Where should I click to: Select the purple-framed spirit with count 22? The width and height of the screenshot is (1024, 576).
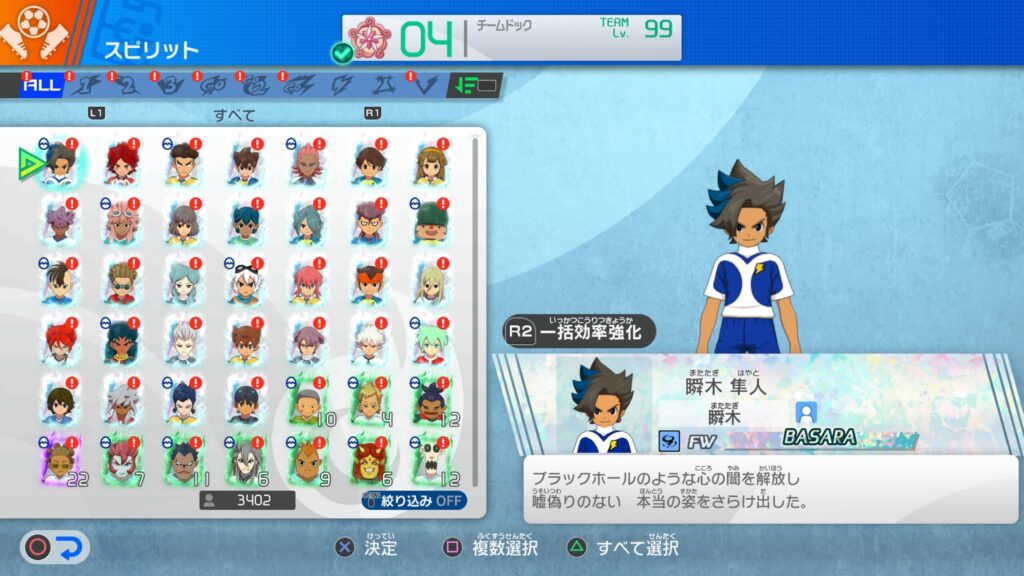click(x=61, y=460)
